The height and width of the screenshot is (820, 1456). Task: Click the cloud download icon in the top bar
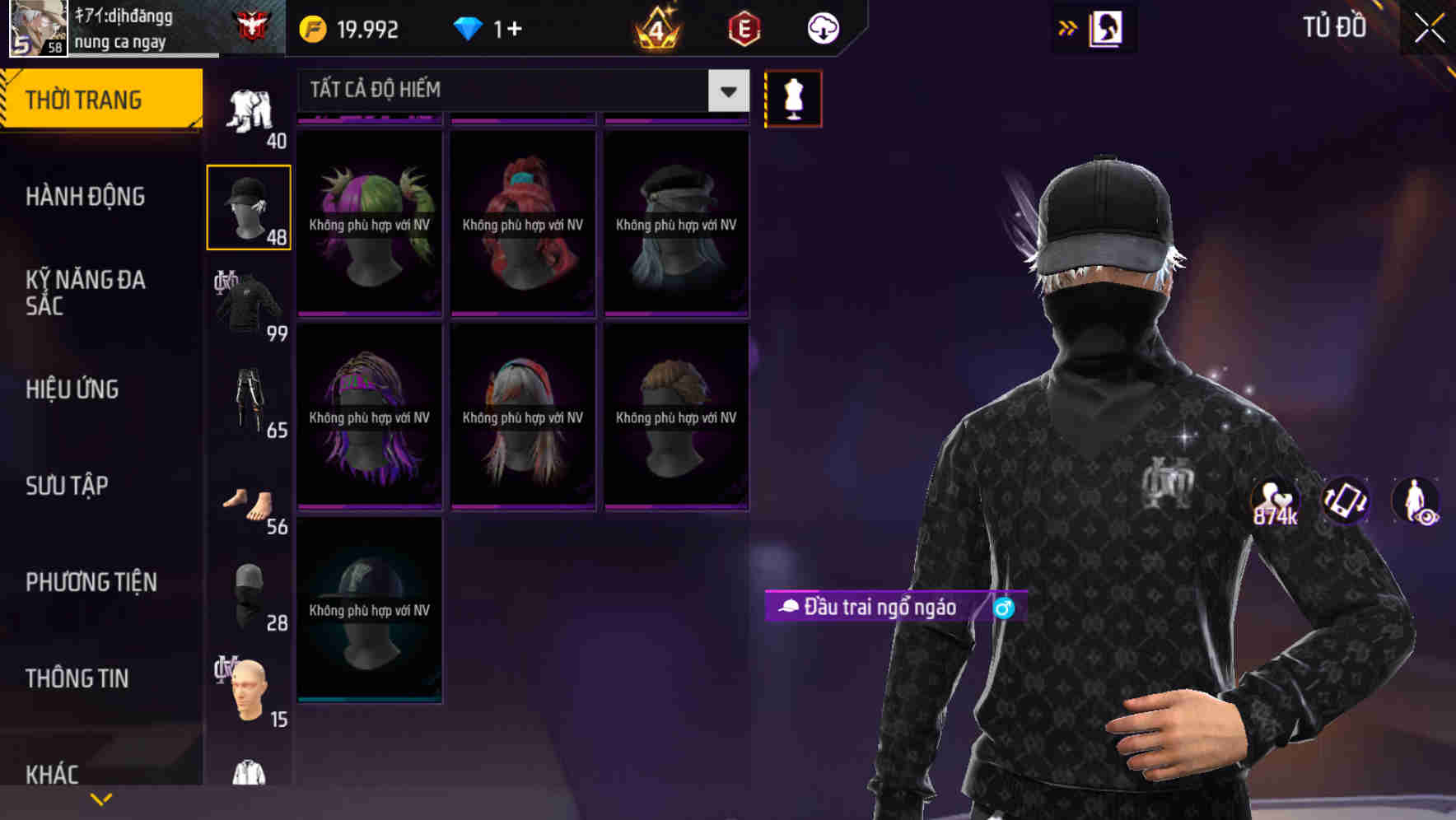824,28
